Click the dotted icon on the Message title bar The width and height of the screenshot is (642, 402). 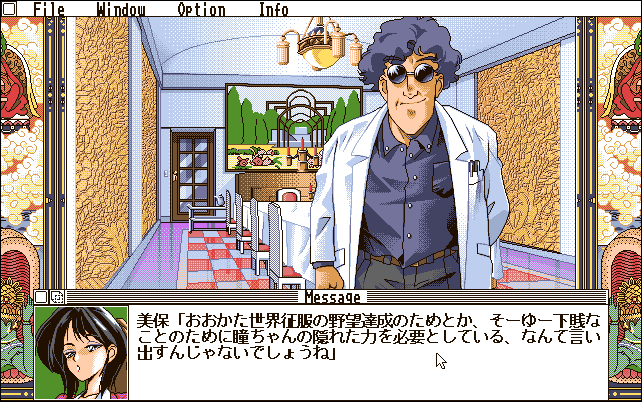56,297
